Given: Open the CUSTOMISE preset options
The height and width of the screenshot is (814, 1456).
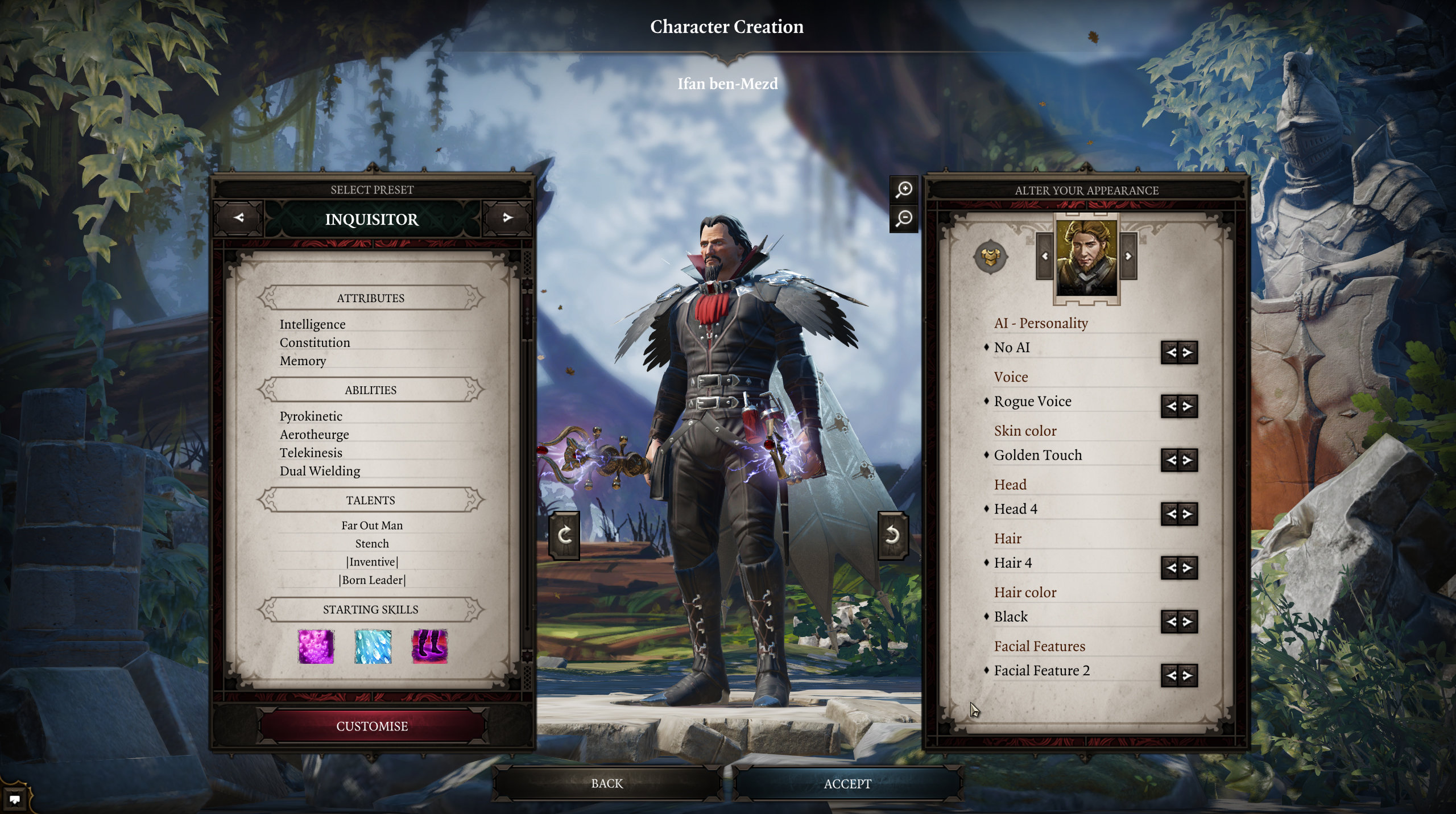Looking at the screenshot, I should tap(372, 726).
